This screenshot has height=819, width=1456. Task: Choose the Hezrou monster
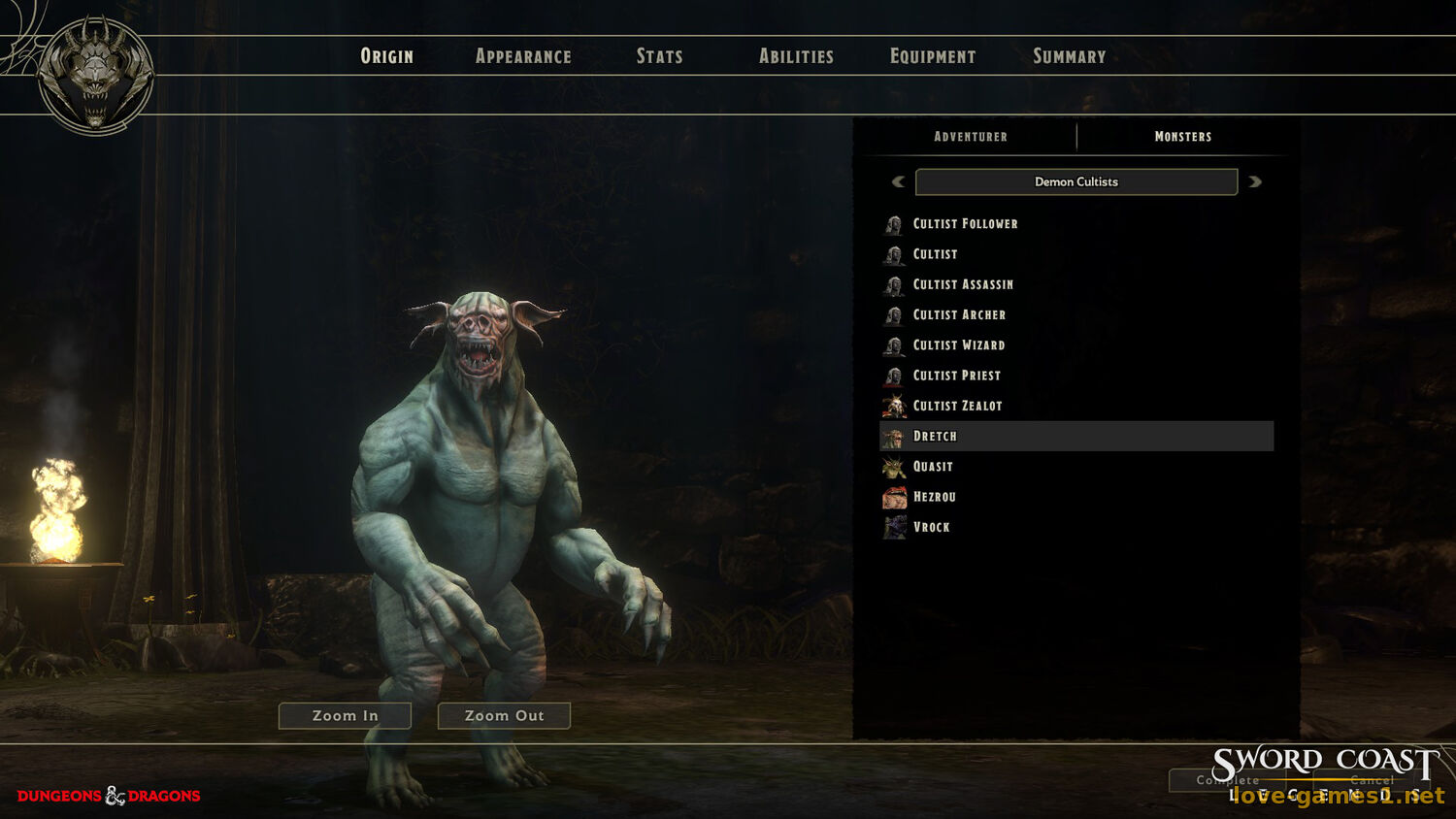(x=934, y=497)
